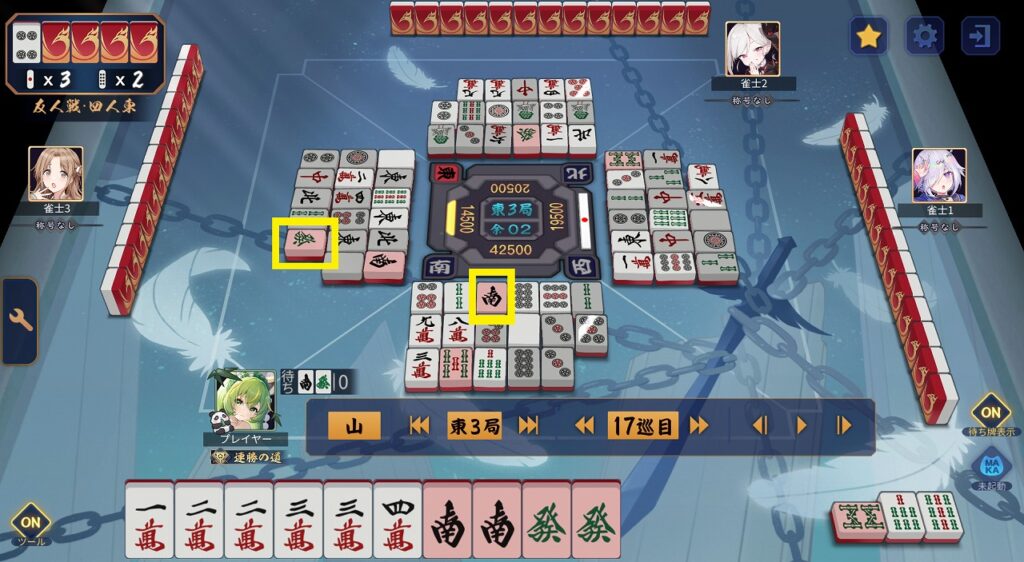Click the 山 wall button
The height and width of the screenshot is (562, 1024).
pyautogui.click(x=354, y=426)
